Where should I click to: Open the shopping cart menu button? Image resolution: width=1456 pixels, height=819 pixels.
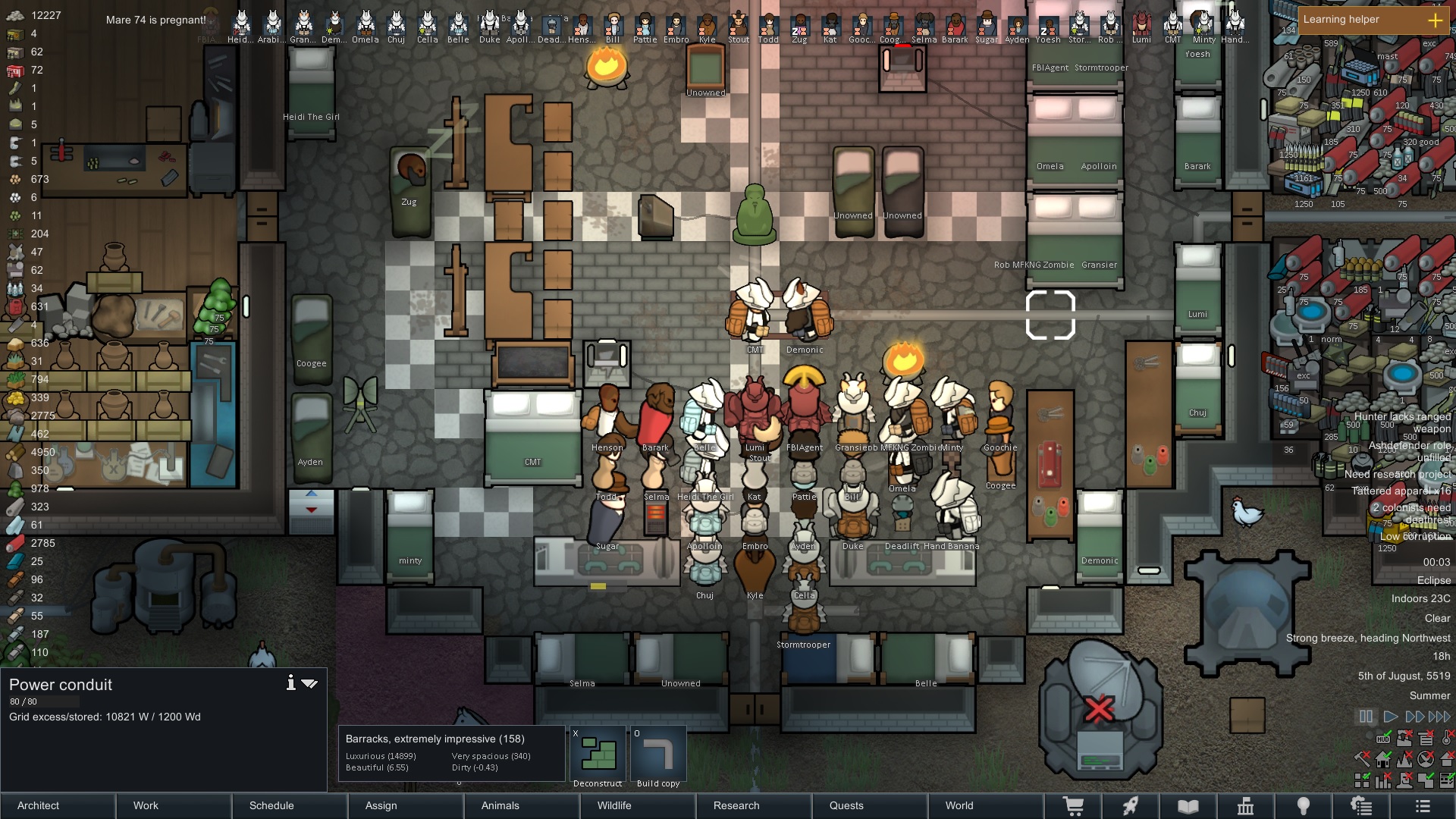pyautogui.click(x=1073, y=806)
